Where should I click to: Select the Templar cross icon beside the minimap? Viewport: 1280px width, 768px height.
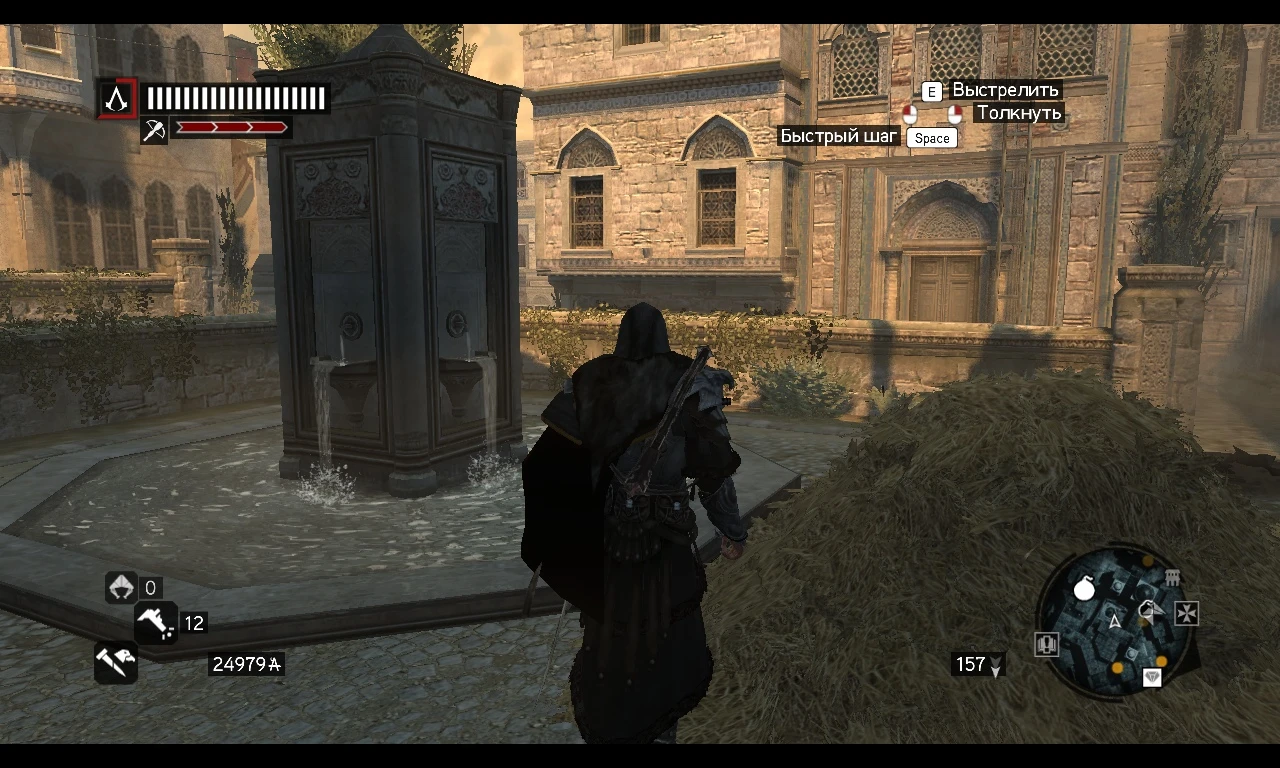click(1186, 613)
